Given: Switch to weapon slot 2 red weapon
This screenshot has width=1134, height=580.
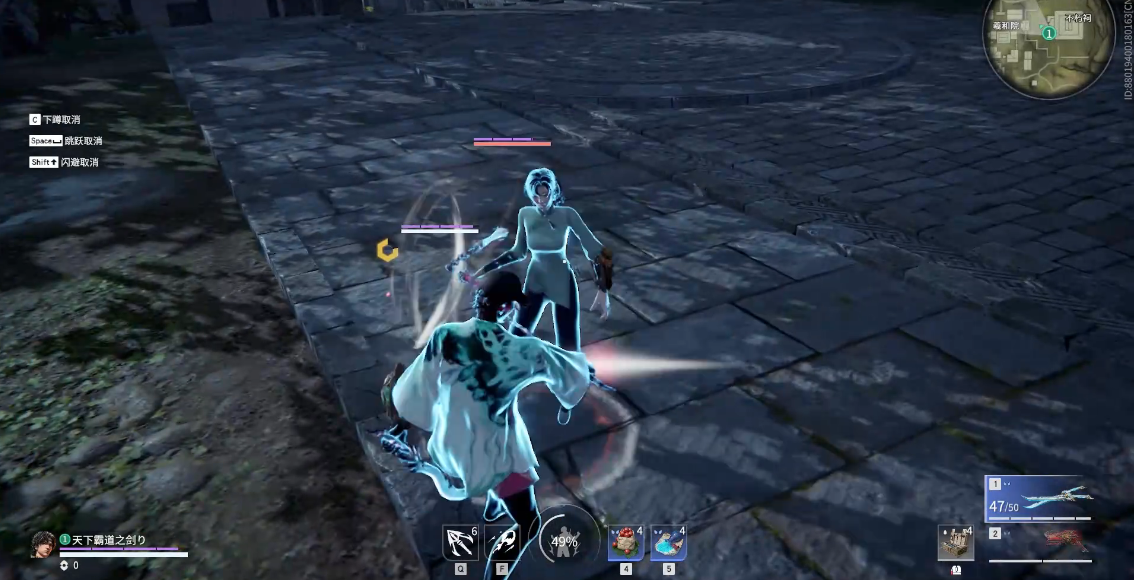Looking at the screenshot, I should [x=1040, y=541].
